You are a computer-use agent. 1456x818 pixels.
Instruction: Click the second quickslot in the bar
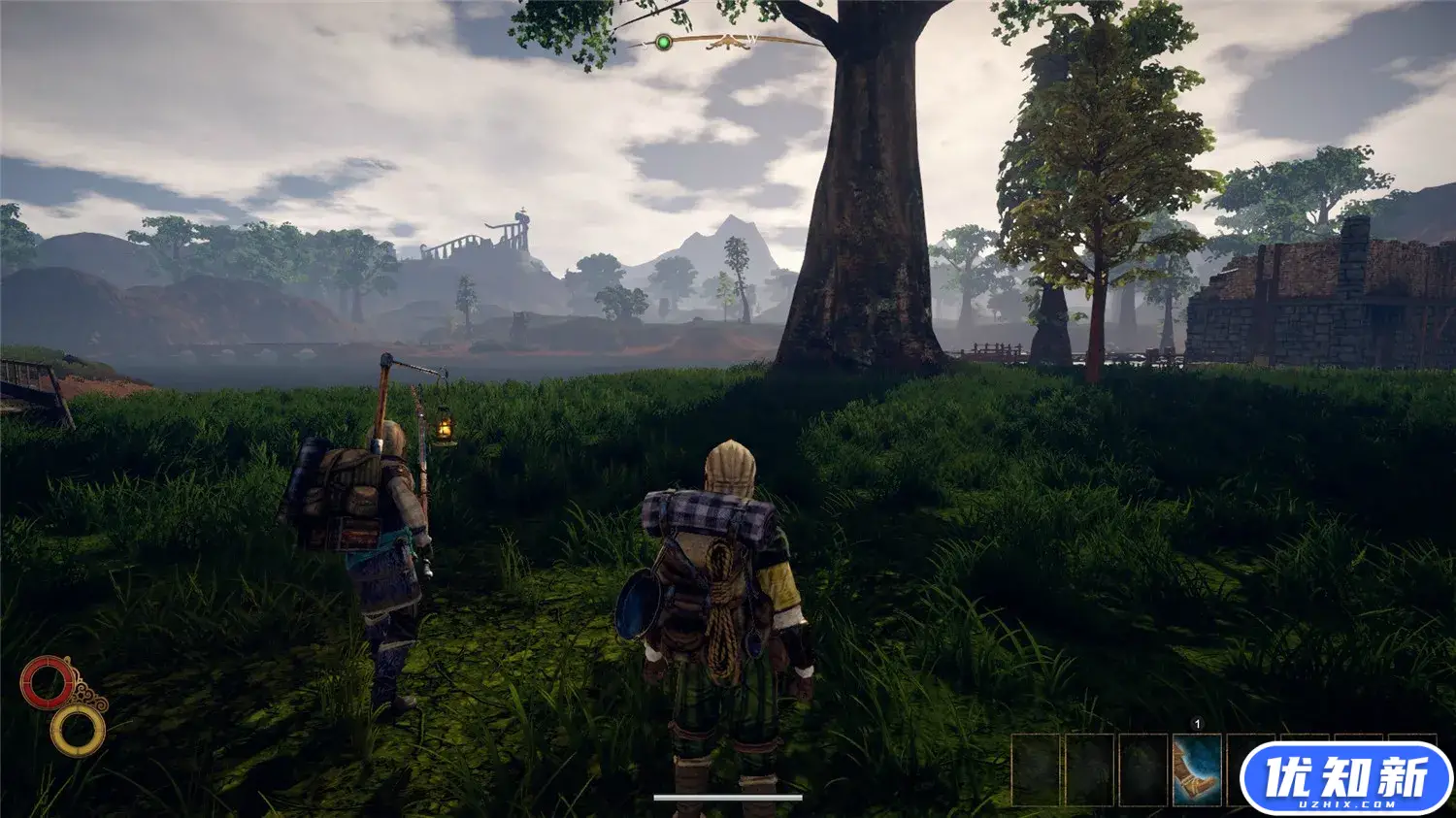point(1087,771)
